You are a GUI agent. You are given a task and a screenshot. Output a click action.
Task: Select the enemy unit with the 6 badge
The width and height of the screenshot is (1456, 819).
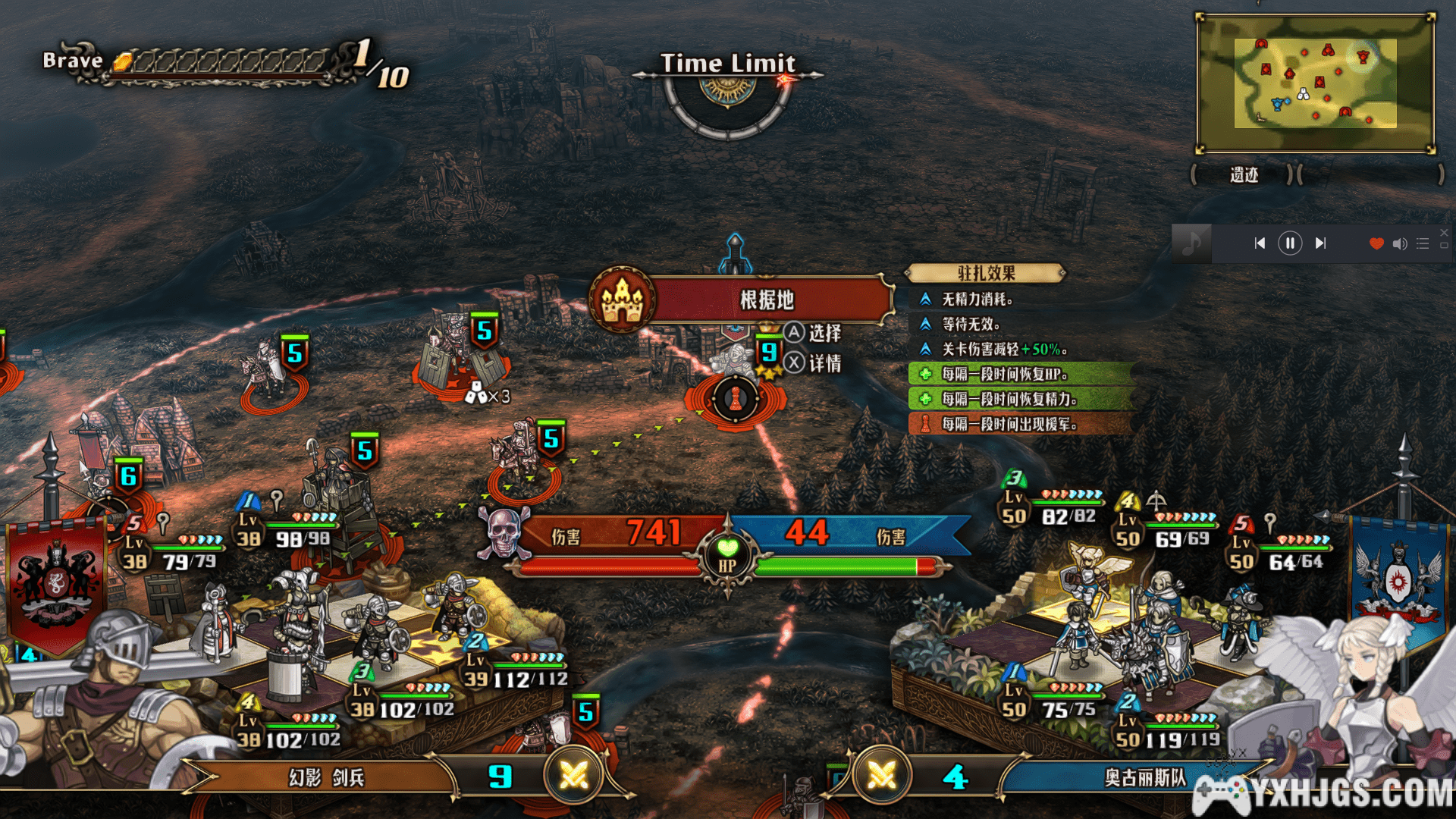click(129, 476)
